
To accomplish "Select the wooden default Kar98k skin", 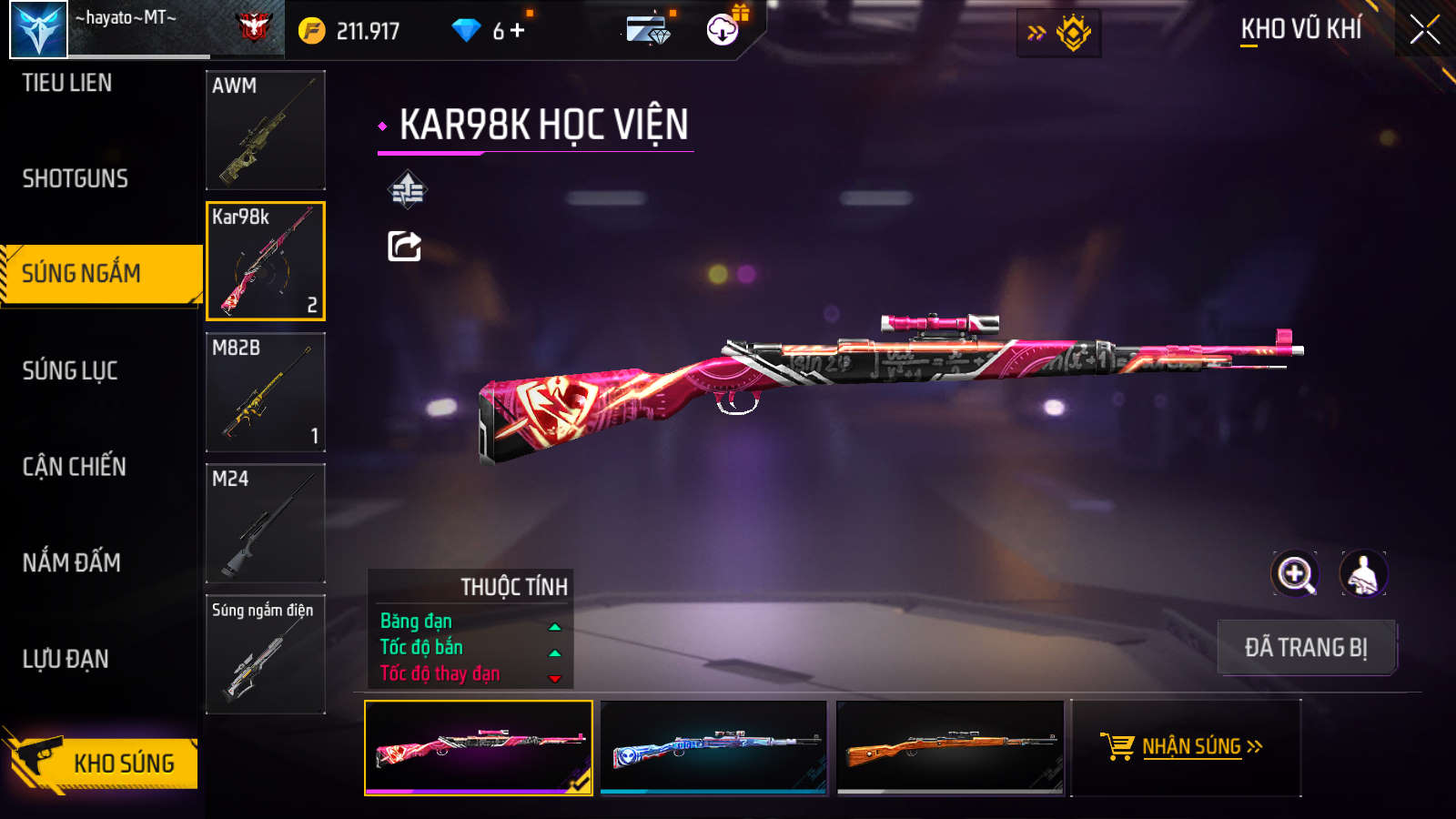I will [x=950, y=747].
